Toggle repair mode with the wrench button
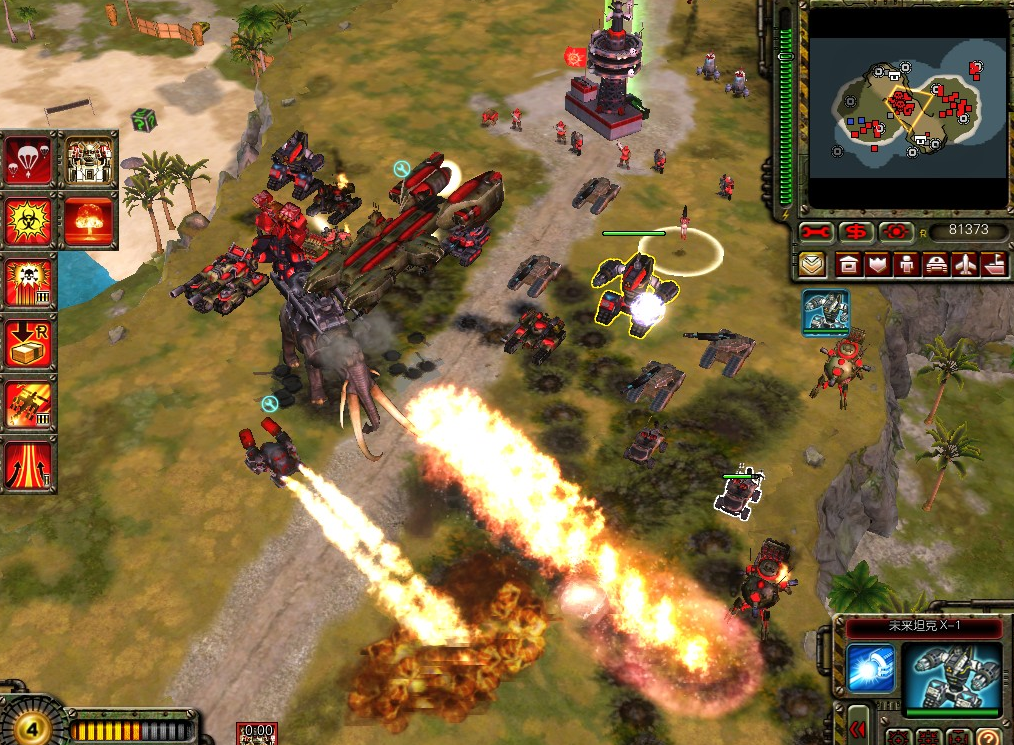The image size is (1014, 745). (817, 232)
